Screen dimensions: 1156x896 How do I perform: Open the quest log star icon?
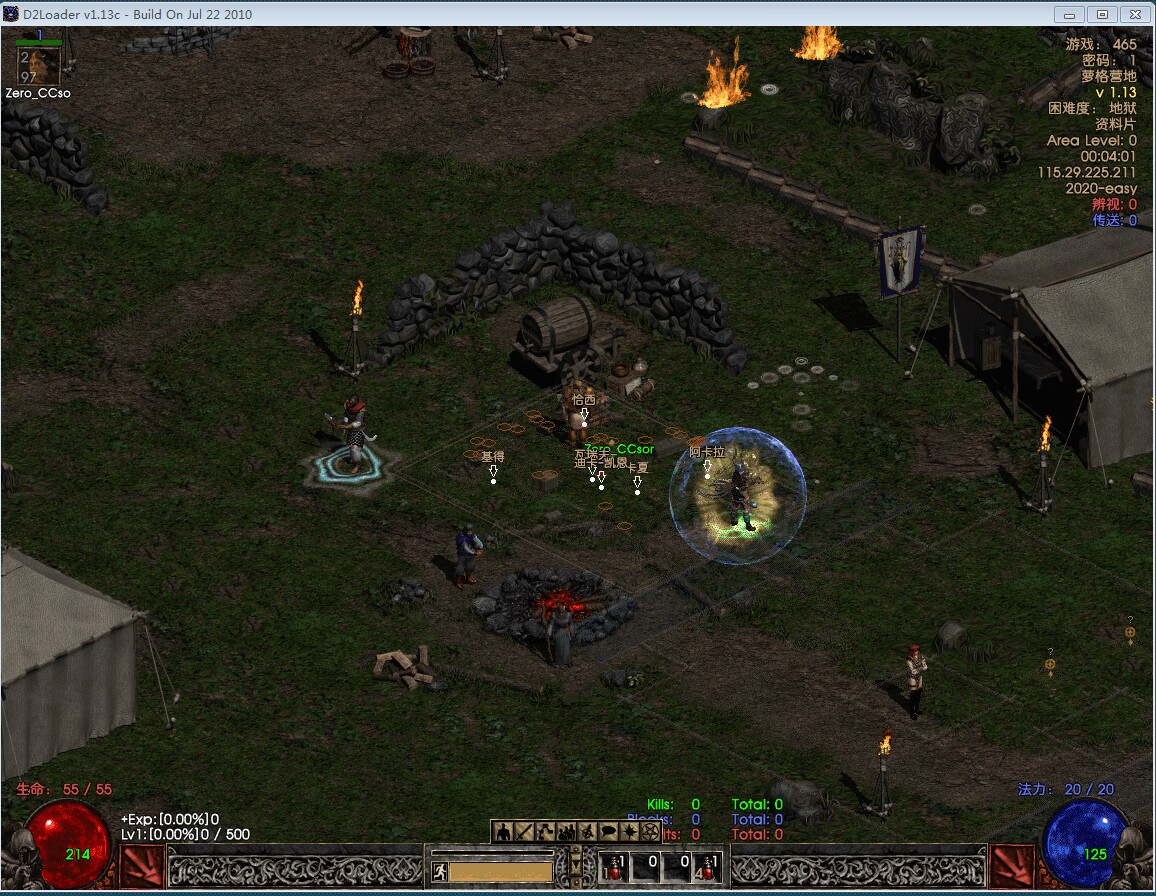[x=629, y=831]
